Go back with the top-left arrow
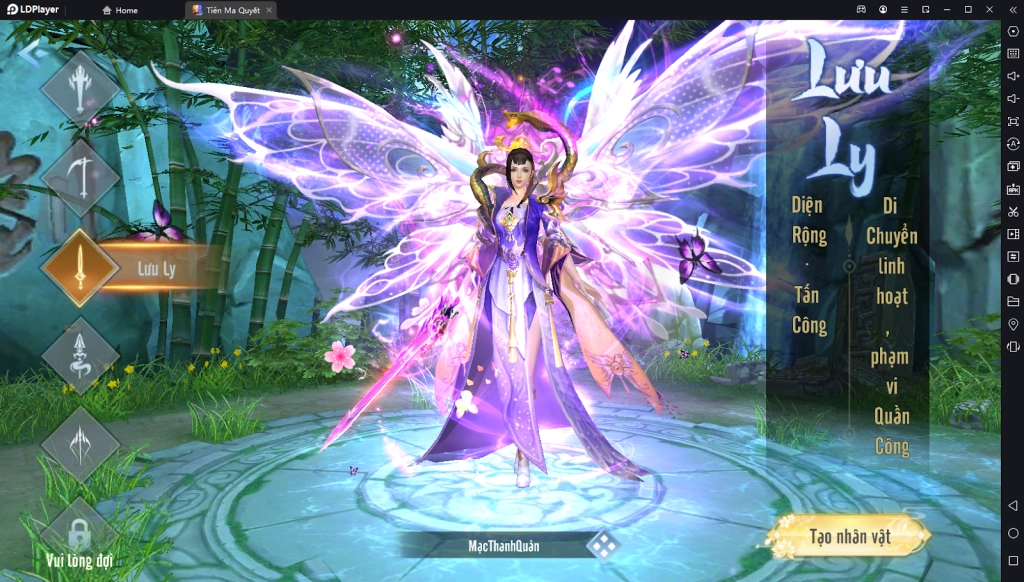Screen dimensions: 1024x582 point(28,50)
